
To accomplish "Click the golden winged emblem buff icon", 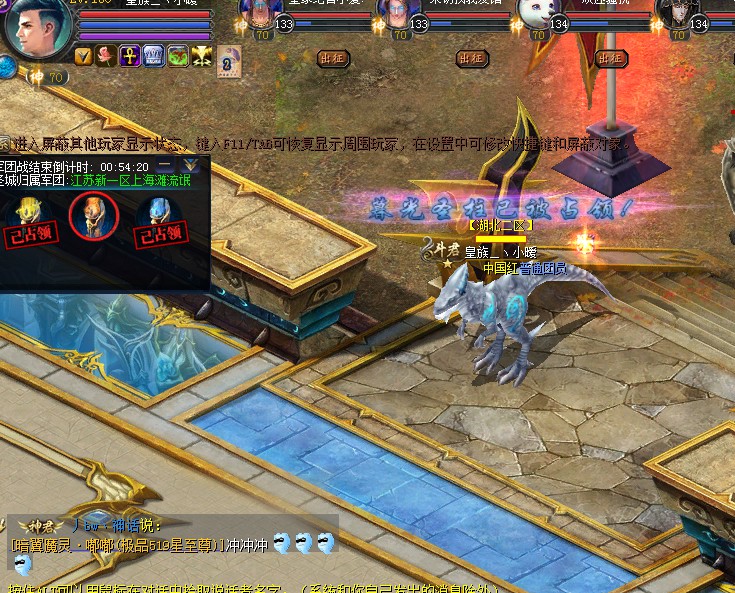I will pyautogui.click(x=201, y=56).
